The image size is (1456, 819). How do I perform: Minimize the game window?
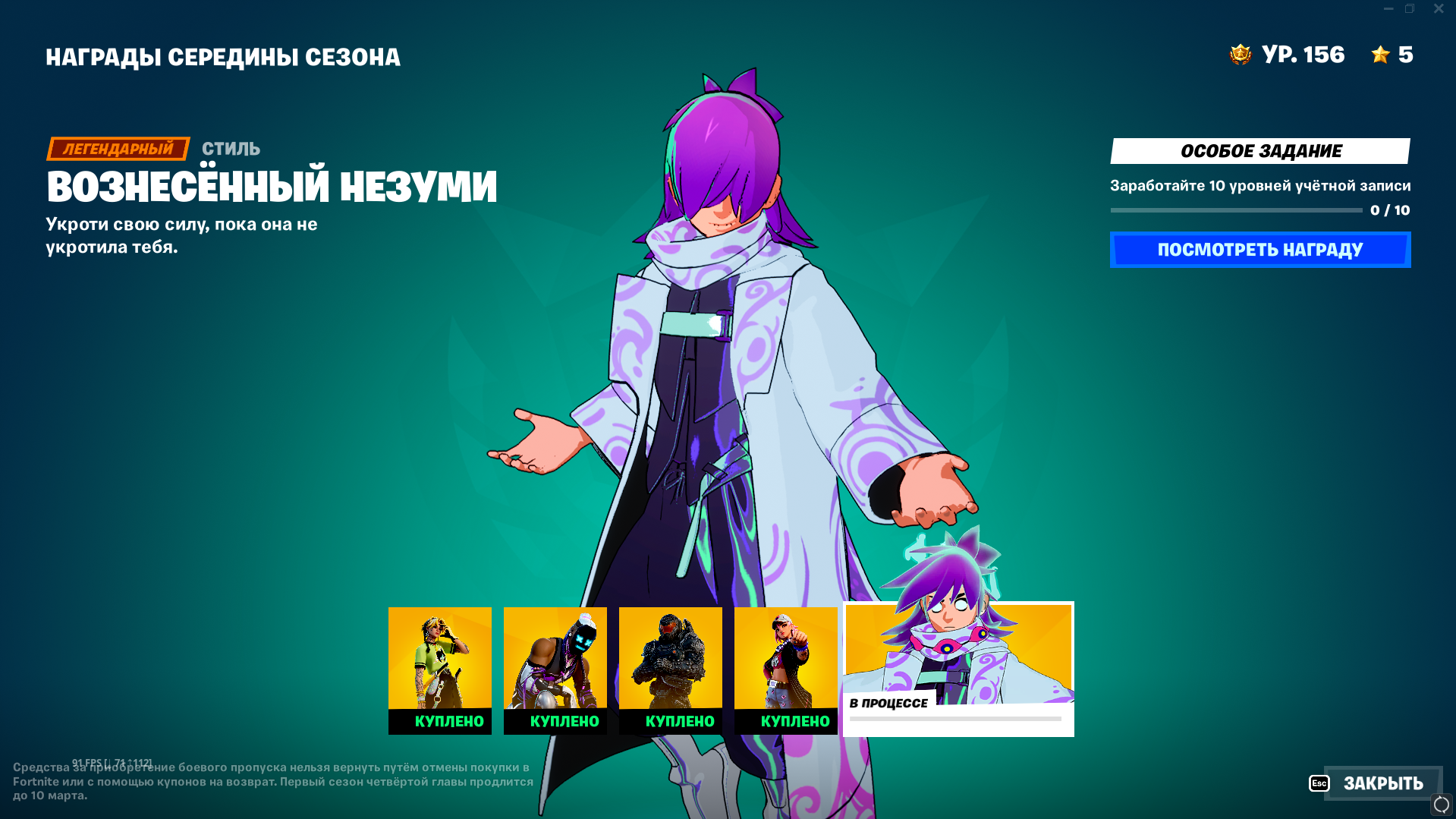(x=1388, y=9)
